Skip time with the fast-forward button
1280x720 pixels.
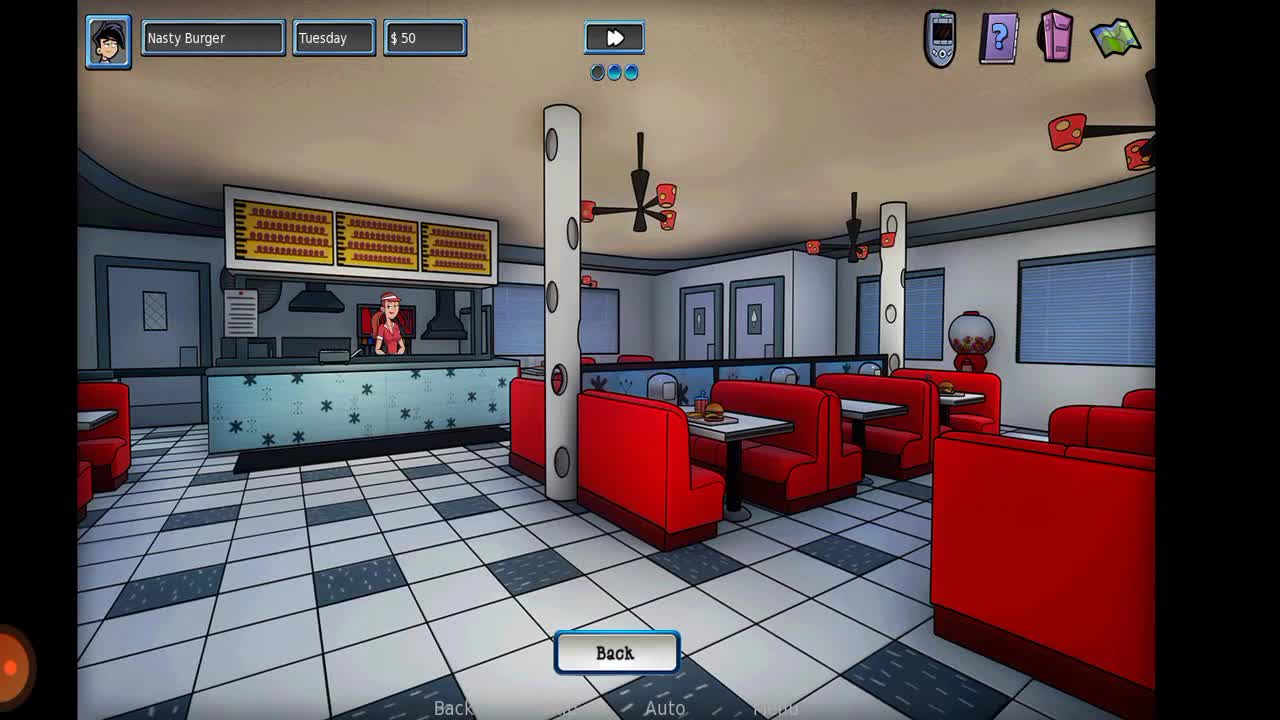[614, 38]
